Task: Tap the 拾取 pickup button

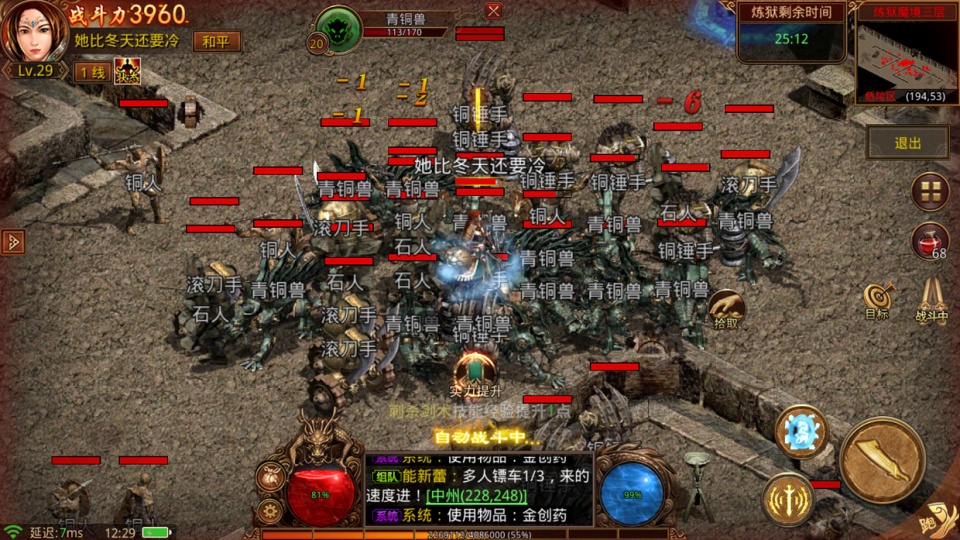Action: pyautogui.click(x=726, y=310)
